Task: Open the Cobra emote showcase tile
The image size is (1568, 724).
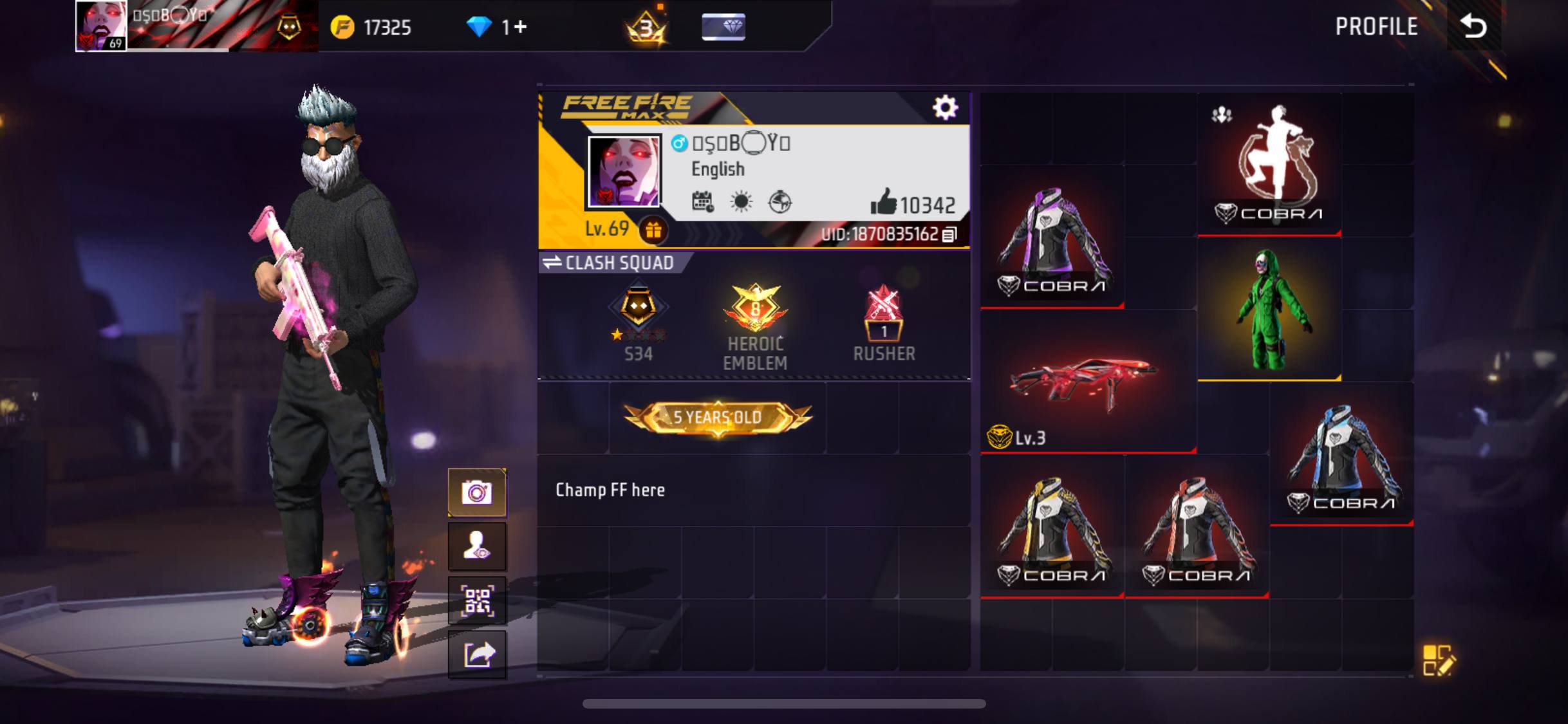Action: pos(1269,165)
